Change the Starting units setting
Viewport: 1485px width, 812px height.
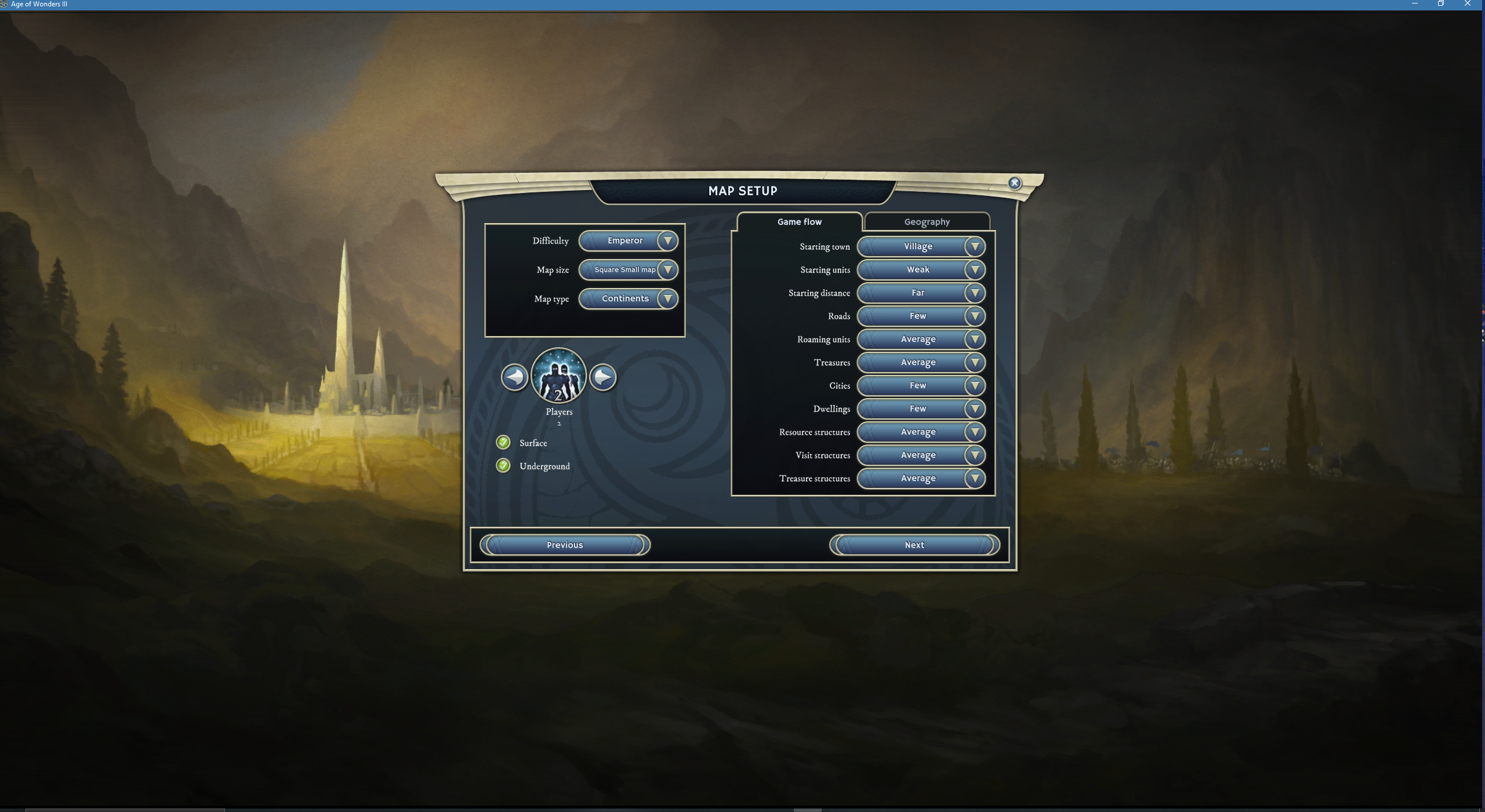pos(921,270)
